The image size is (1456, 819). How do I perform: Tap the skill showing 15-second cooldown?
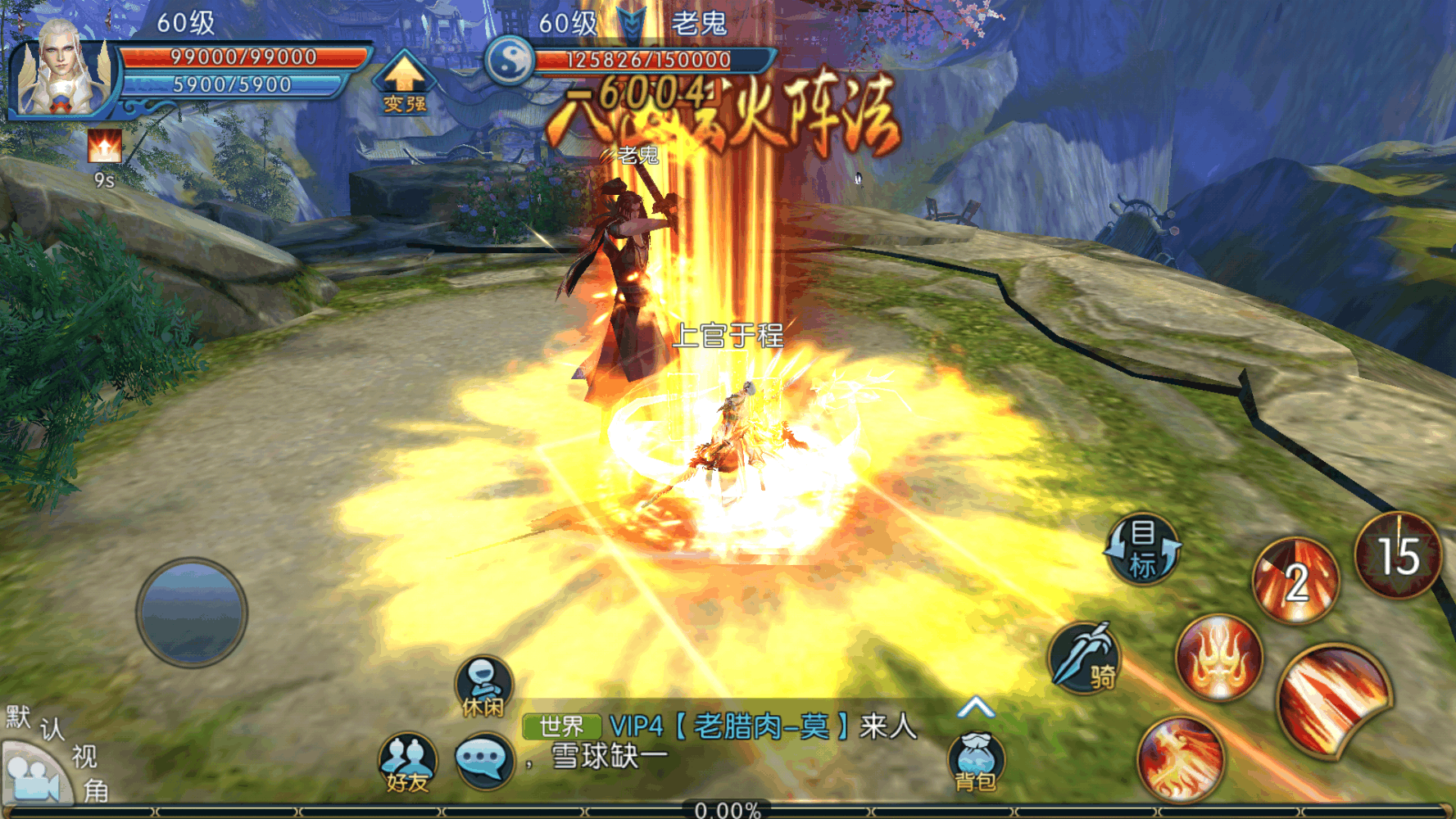pos(1398,555)
